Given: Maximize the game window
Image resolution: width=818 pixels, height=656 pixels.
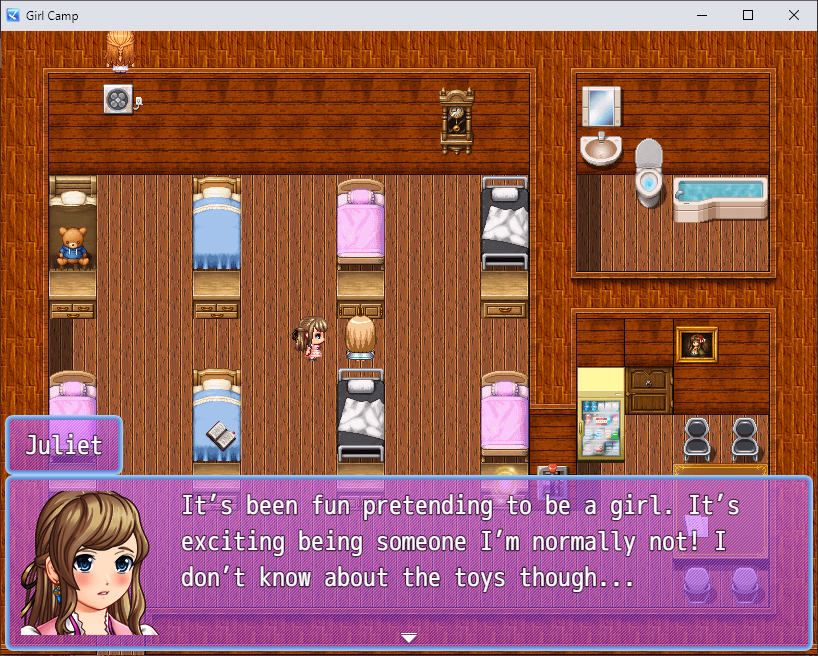Looking at the screenshot, I should (x=748, y=15).
